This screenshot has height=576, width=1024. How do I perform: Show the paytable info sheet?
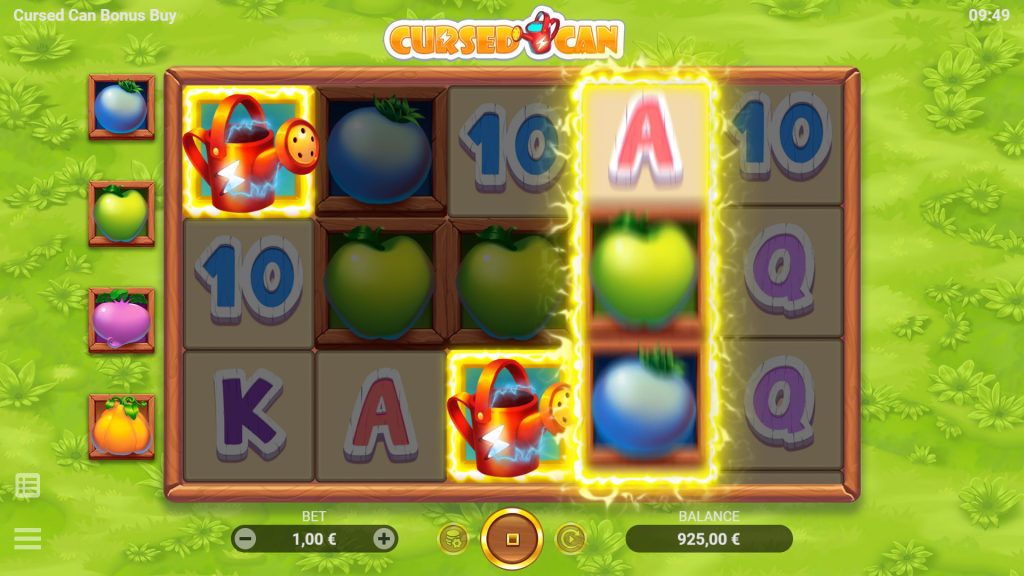tap(28, 487)
